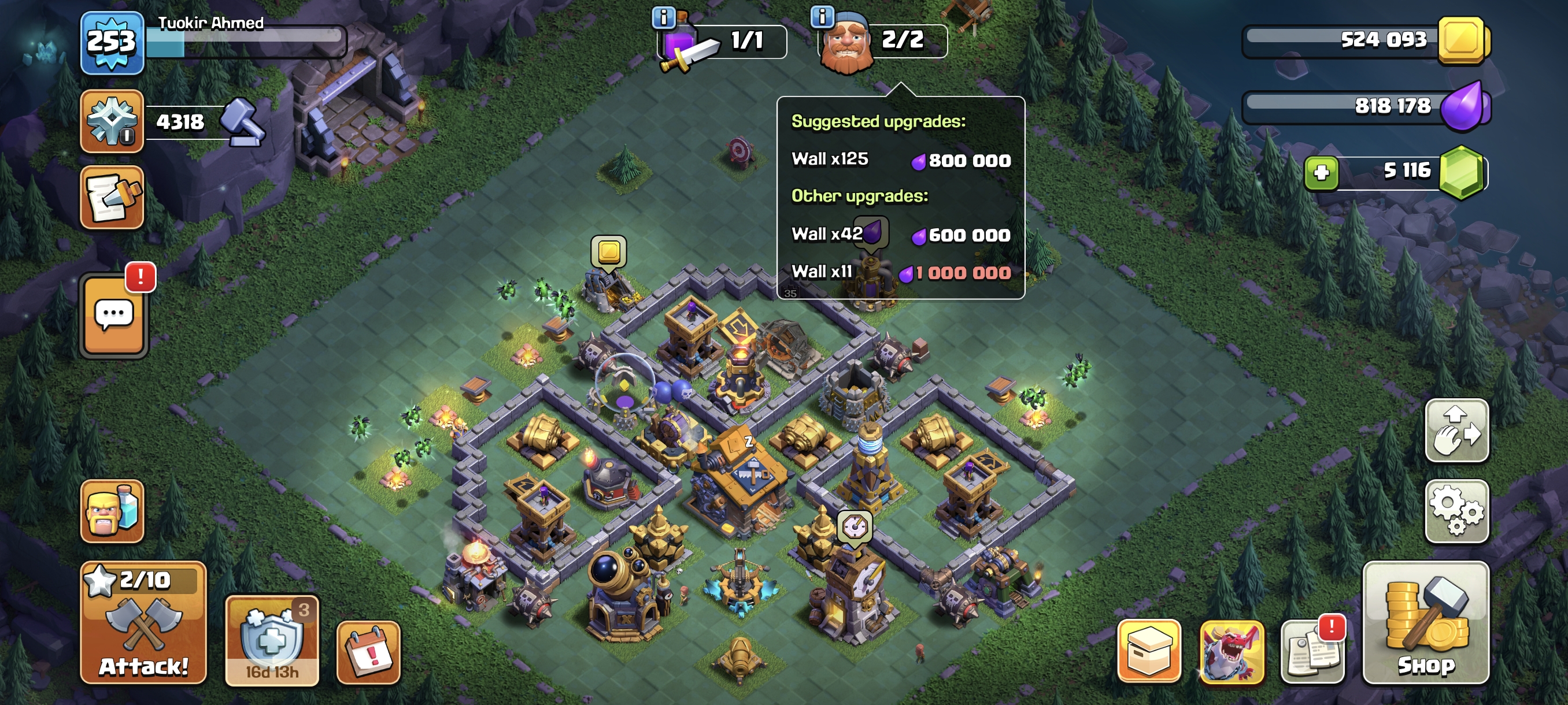Open the Master Builder info button
Image resolution: width=1568 pixels, height=705 pixels.
click(822, 17)
